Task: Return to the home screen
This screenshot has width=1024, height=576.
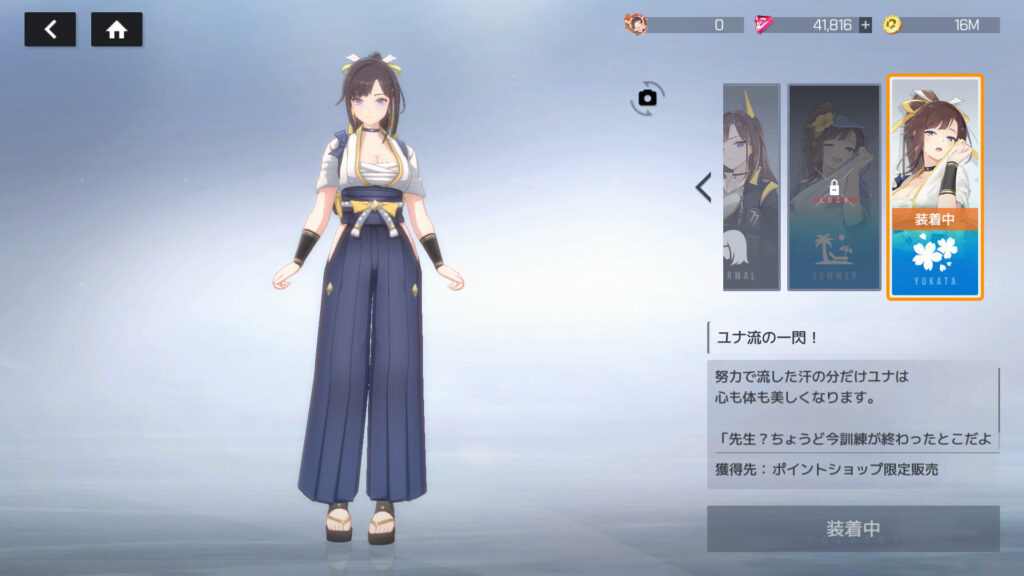Action: click(116, 30)
